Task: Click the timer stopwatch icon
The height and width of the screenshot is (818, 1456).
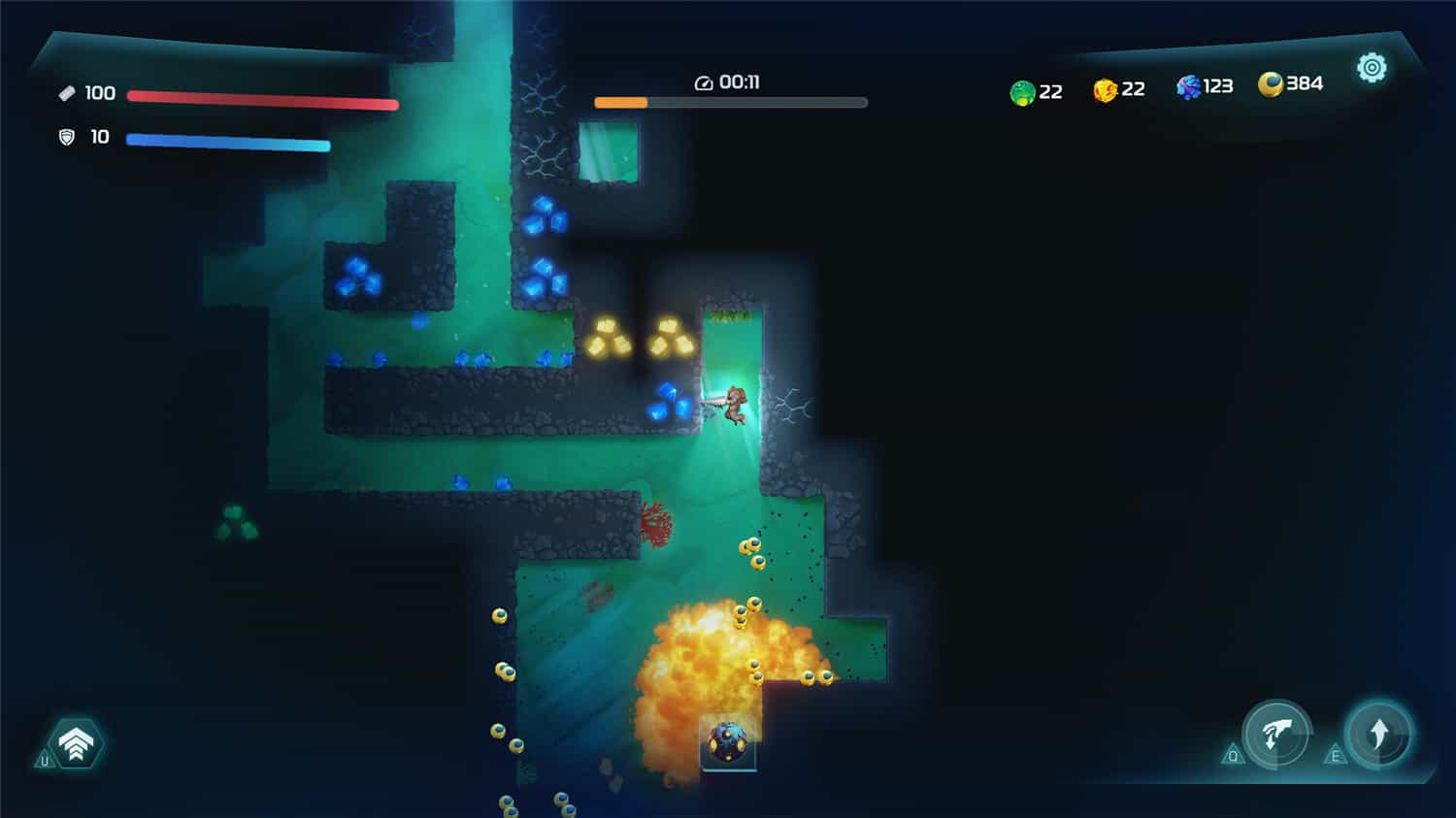Action: (x=702, y=82)
